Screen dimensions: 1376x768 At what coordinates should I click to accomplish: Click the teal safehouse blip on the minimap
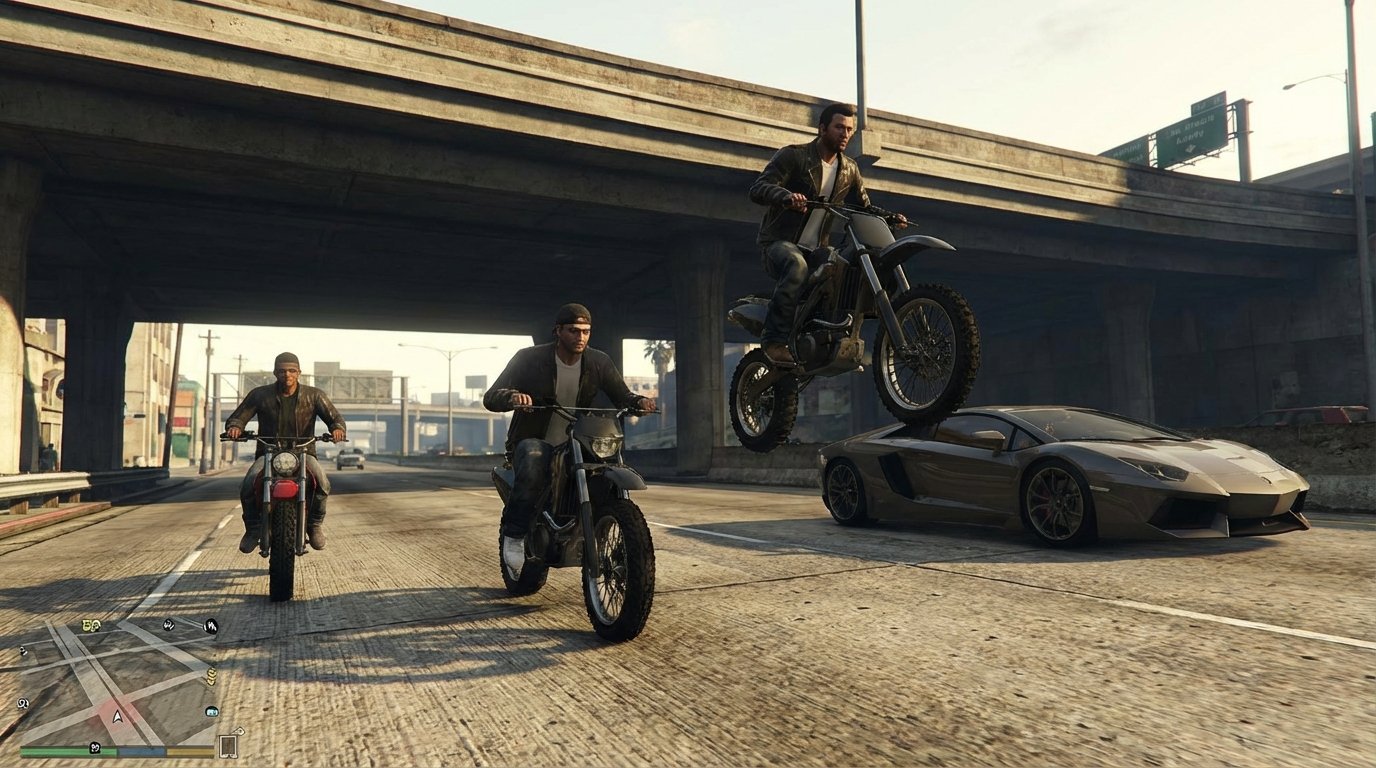pyautogui.click(x=211, y=712)
